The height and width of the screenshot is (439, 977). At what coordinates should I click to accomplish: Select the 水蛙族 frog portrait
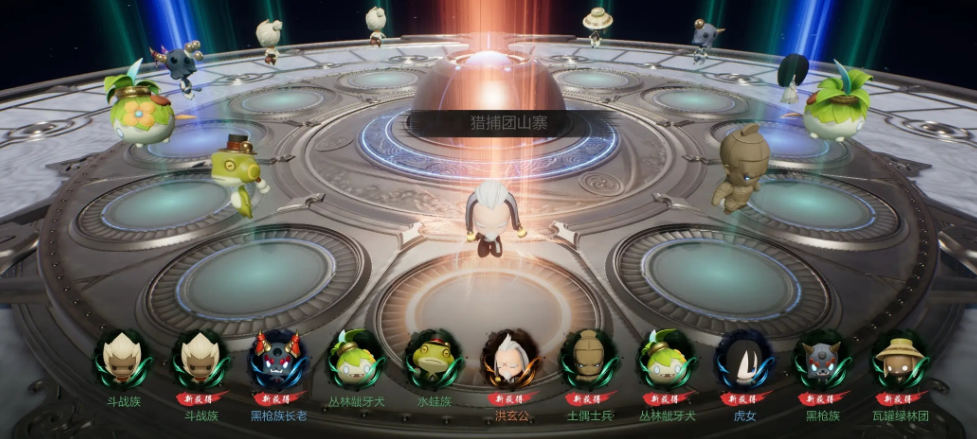(433, 360)
